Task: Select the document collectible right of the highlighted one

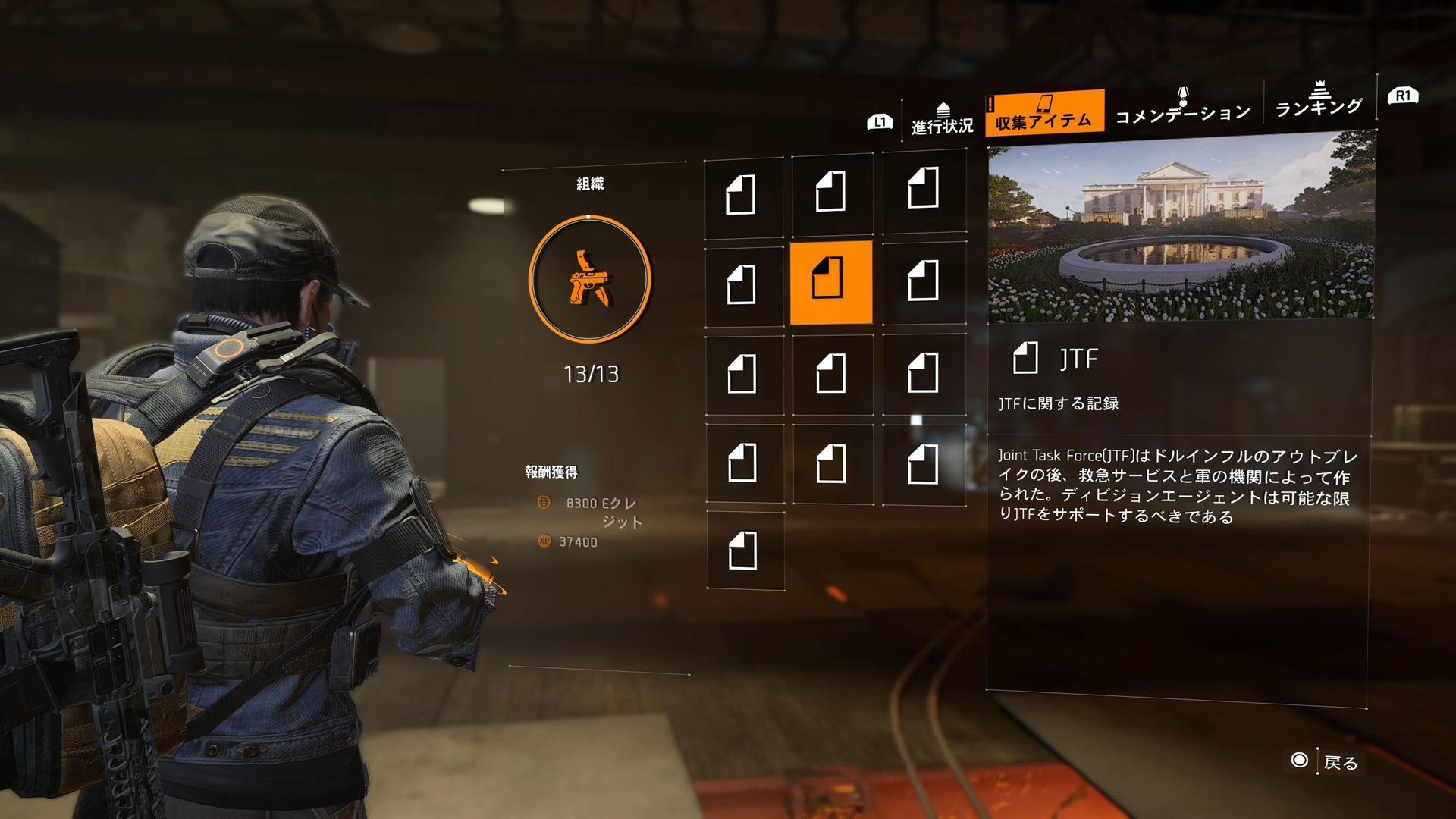Action: [x=924, y=281]
